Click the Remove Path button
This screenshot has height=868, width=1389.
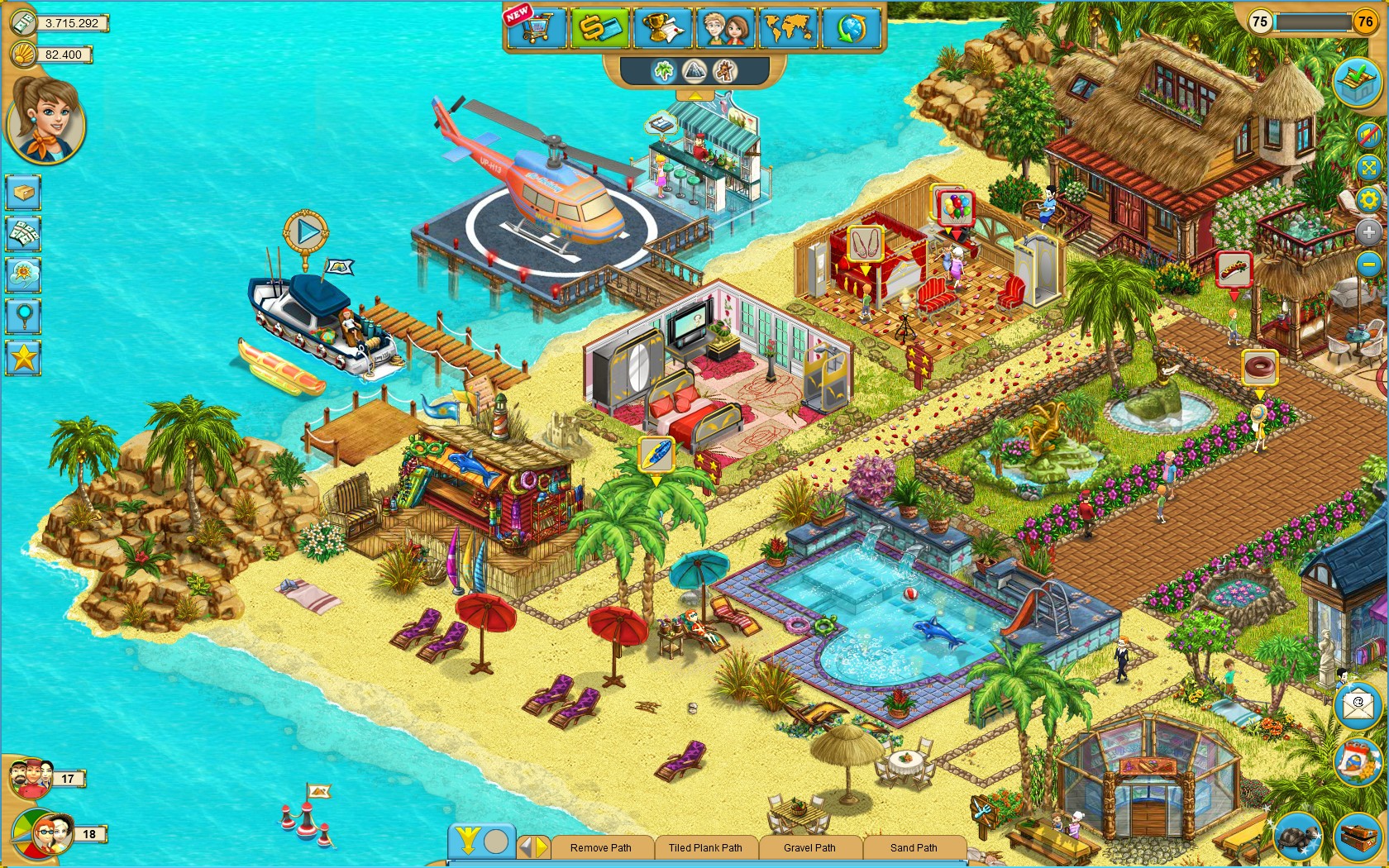[x=600, y=848]
